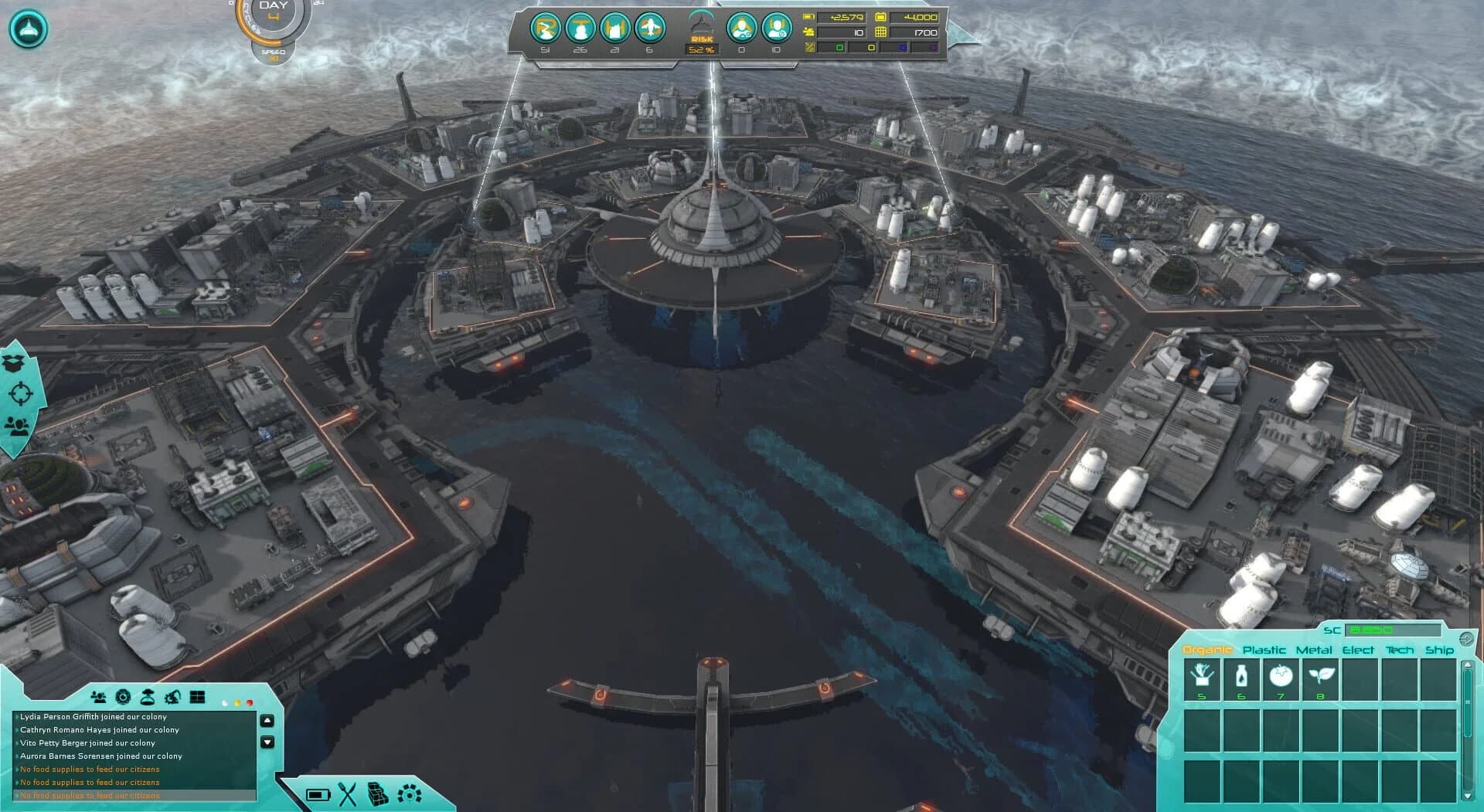
Task: Click the crane icon above the message log
Action: 172,696
